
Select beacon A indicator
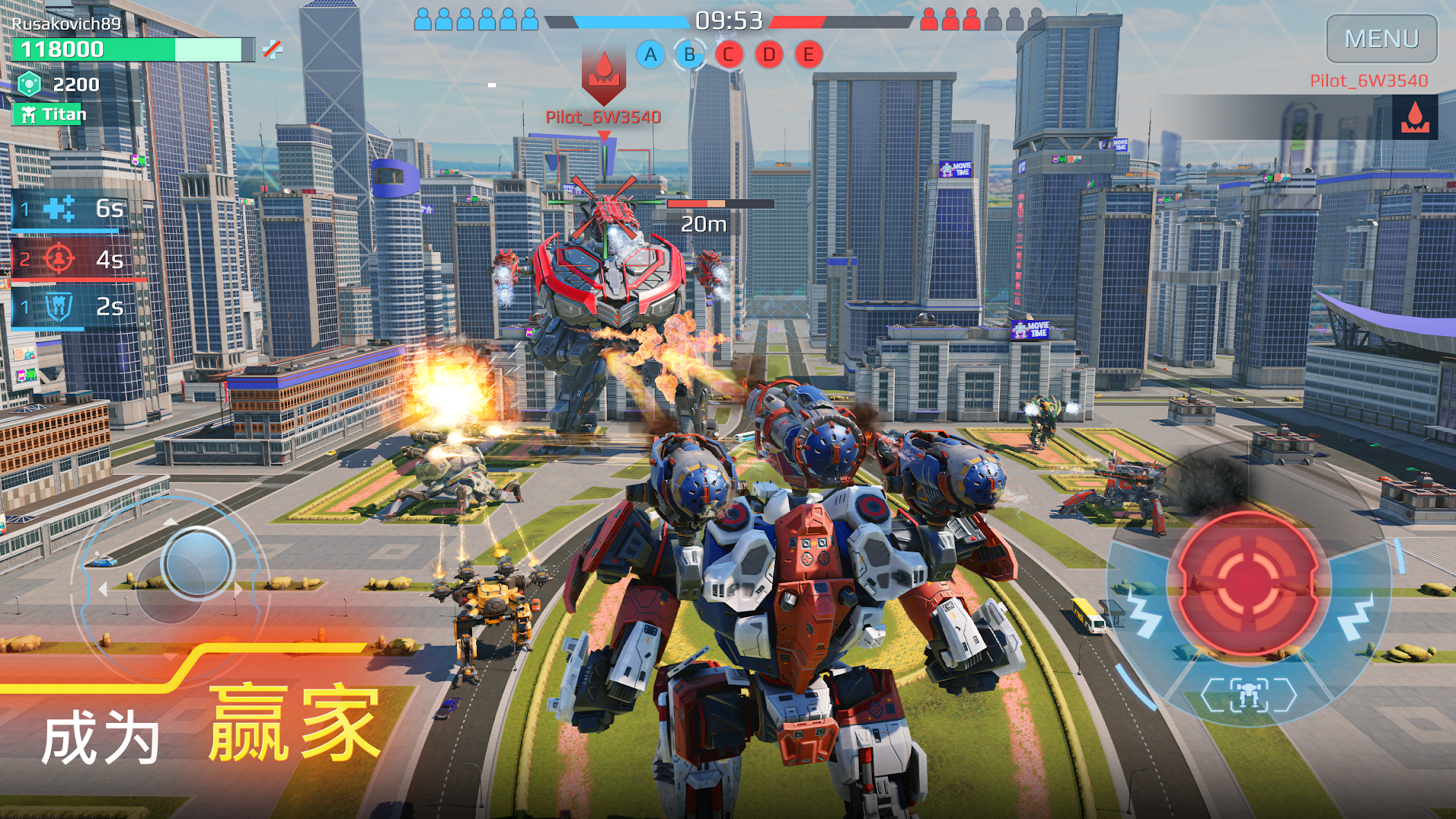coord(650,55)
